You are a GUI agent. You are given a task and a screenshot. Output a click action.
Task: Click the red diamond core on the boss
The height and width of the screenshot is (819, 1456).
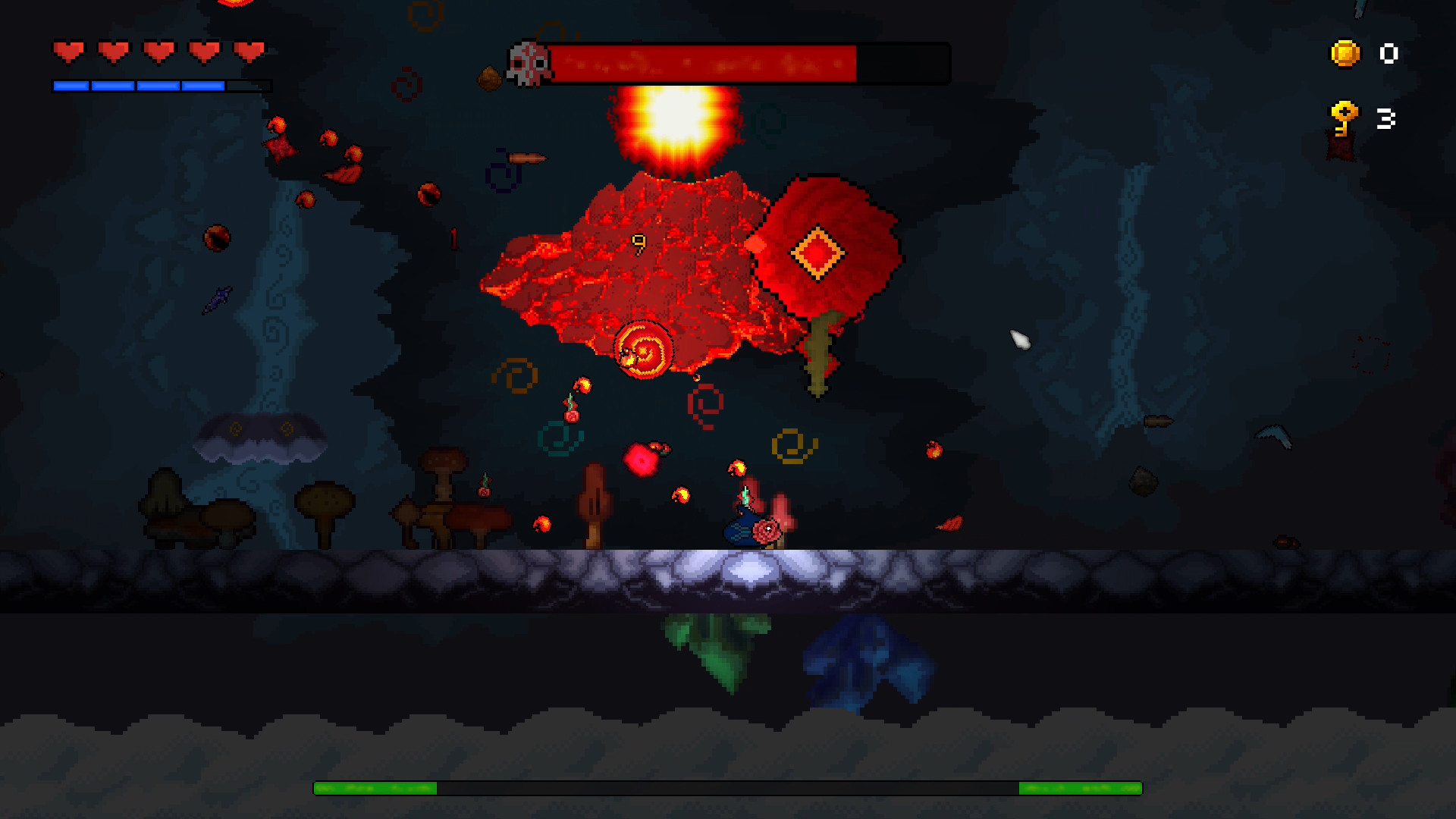click(x=817, y=253)
